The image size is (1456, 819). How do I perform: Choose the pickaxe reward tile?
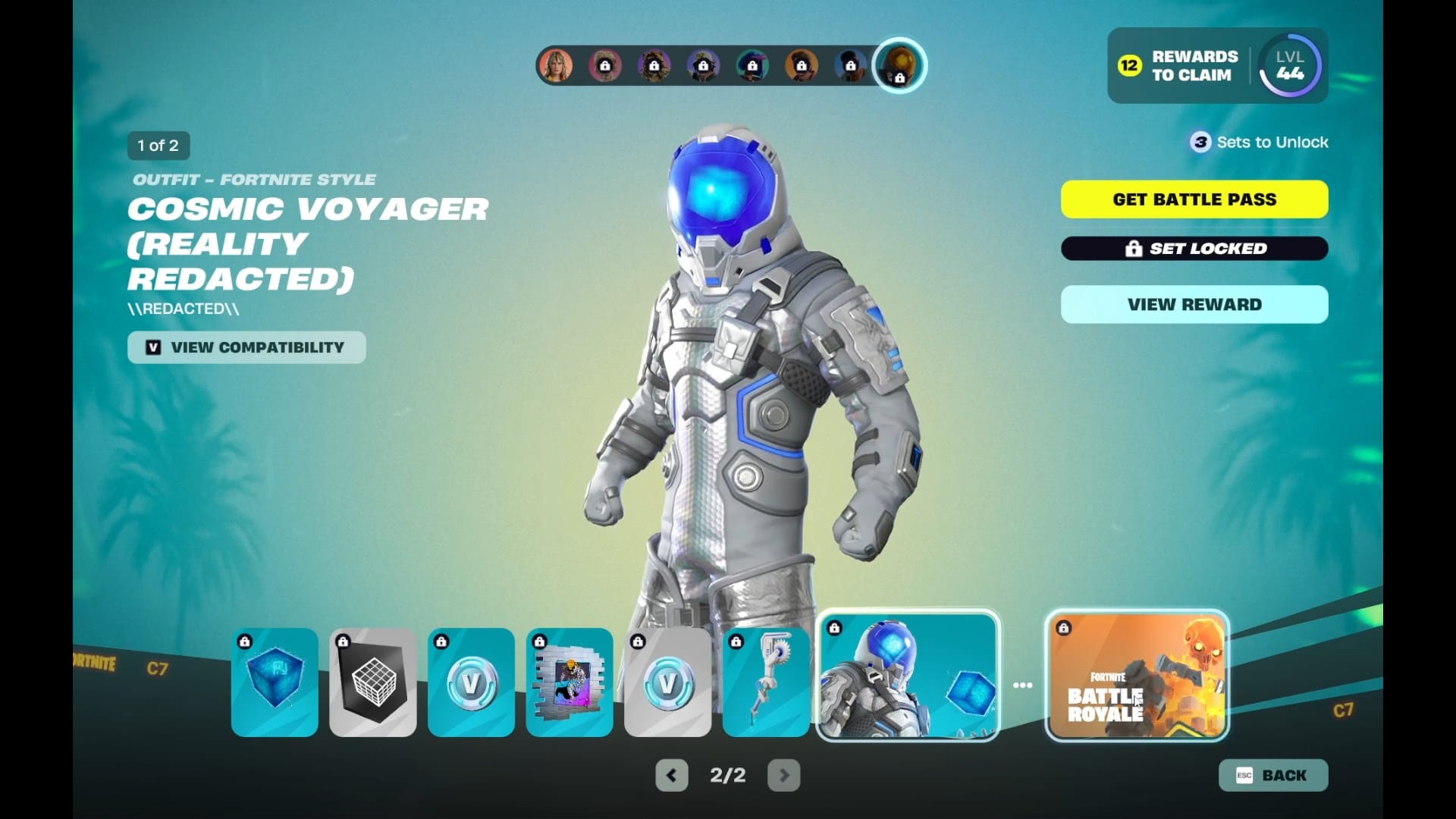766,682
